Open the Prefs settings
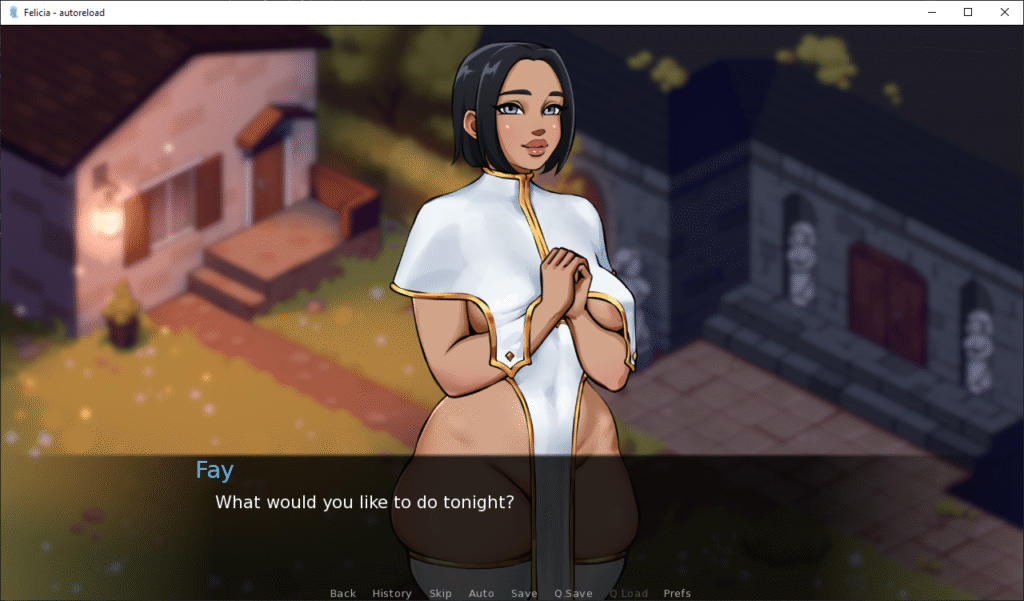Image resolution: width=1024 pixels, height=601 pixels. click(677, 593)
